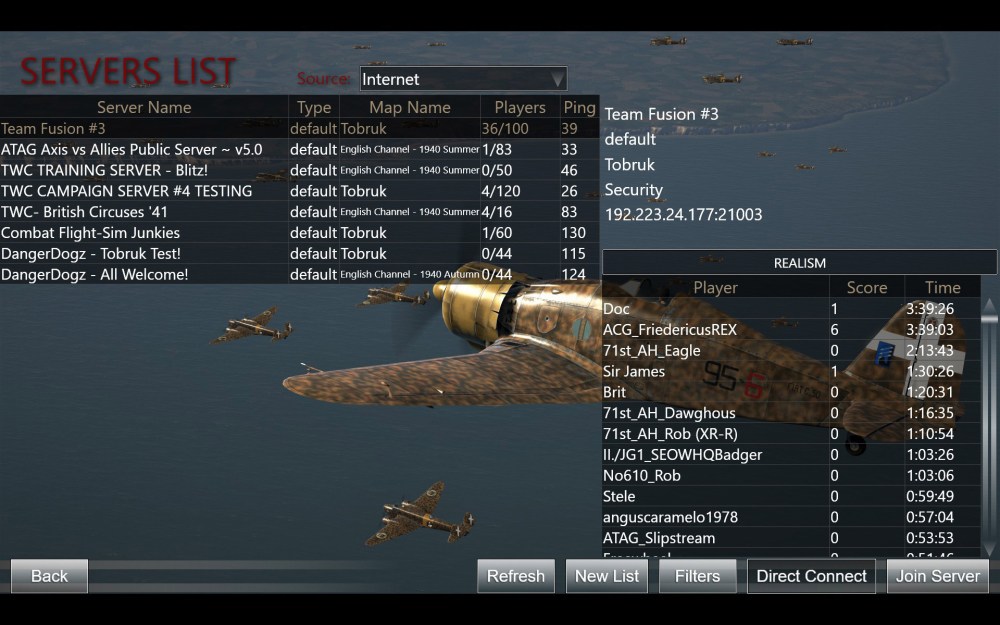Go back with the Back button

pyautogui.click(x=49, y=576)
